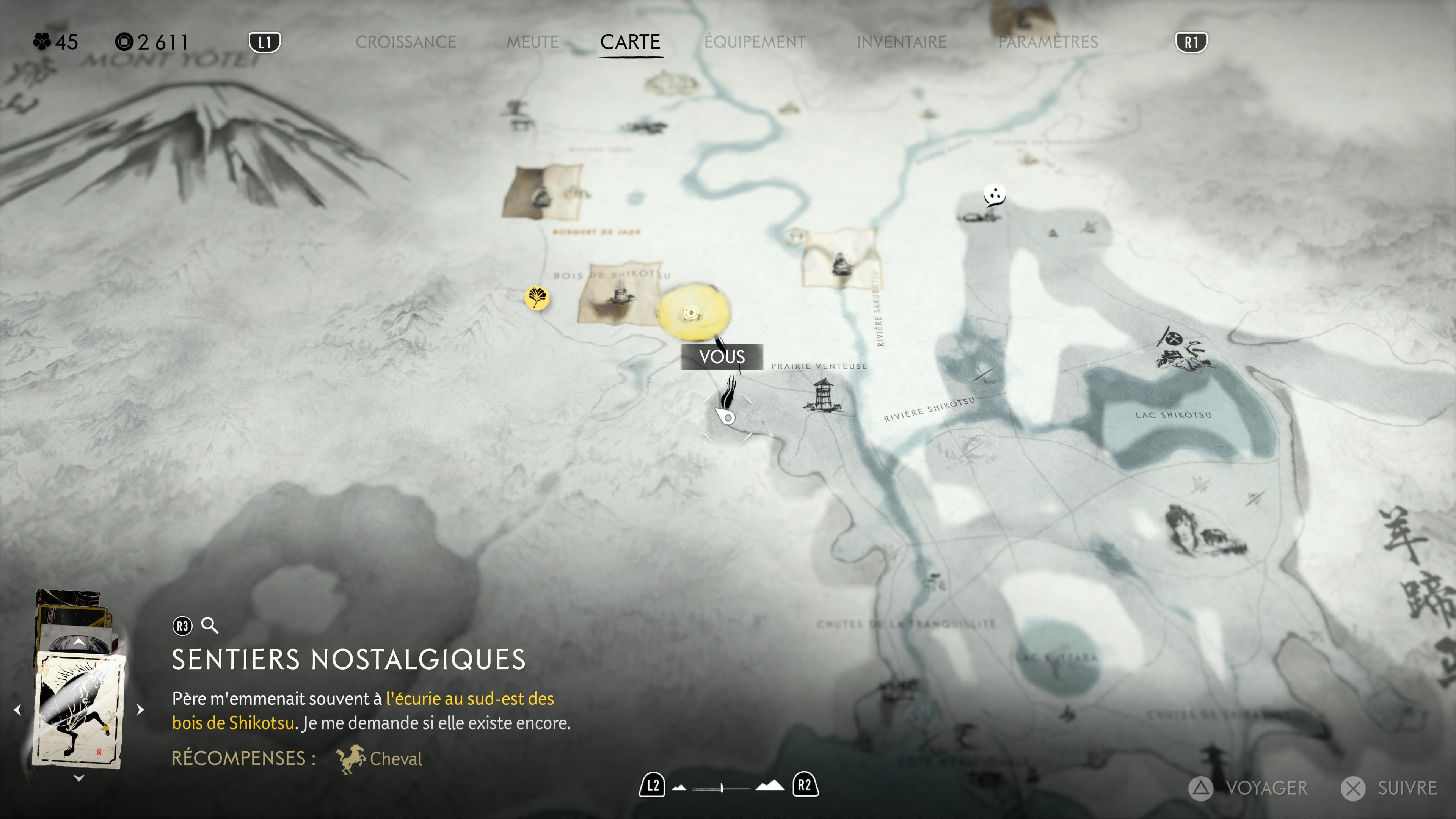Click the yellow highlighted quest area marker
The height and width of the screenshot is (819, 1456).
[692, 313]
